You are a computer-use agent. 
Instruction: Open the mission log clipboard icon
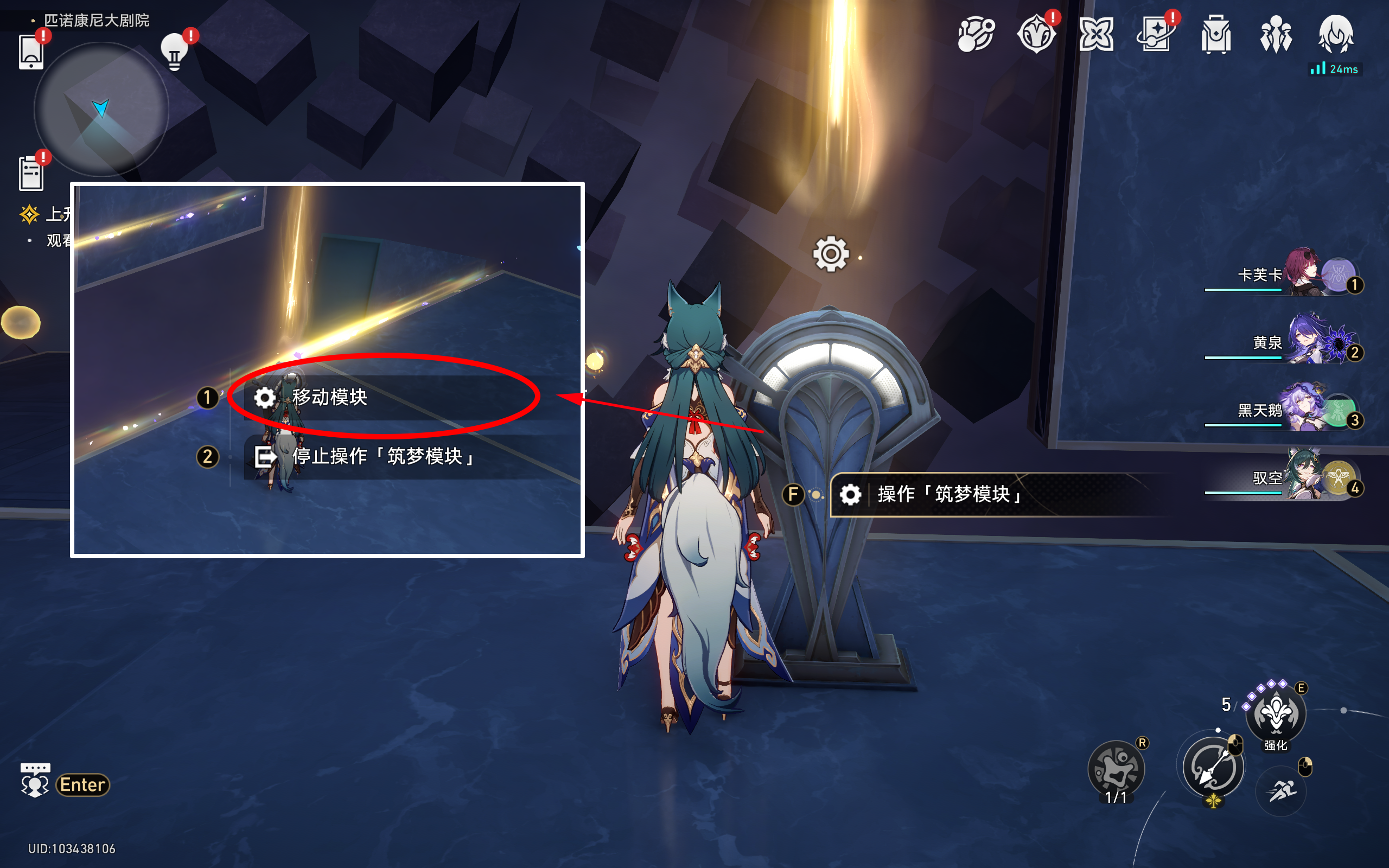31,173
